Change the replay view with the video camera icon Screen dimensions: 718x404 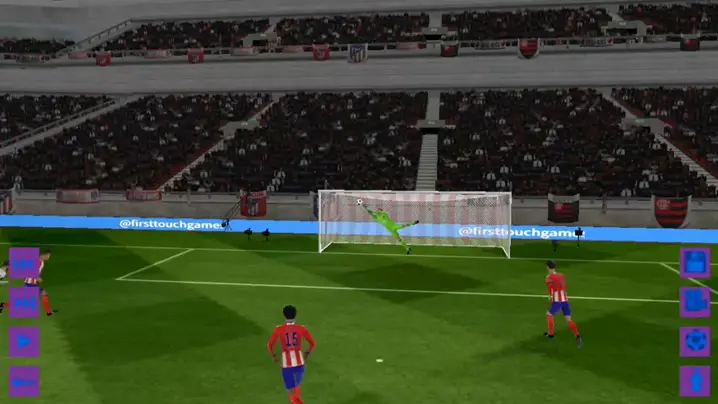694,302
